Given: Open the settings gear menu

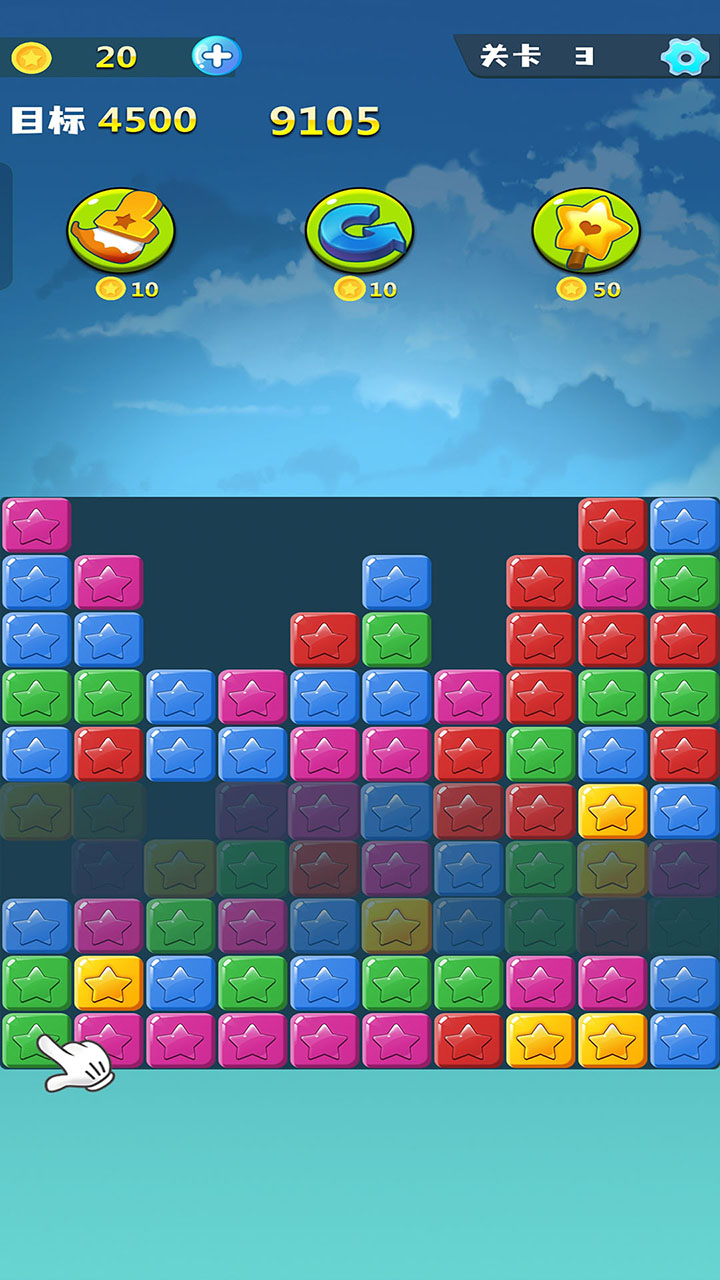Looking at the screenshot, I should pos(685,57).
